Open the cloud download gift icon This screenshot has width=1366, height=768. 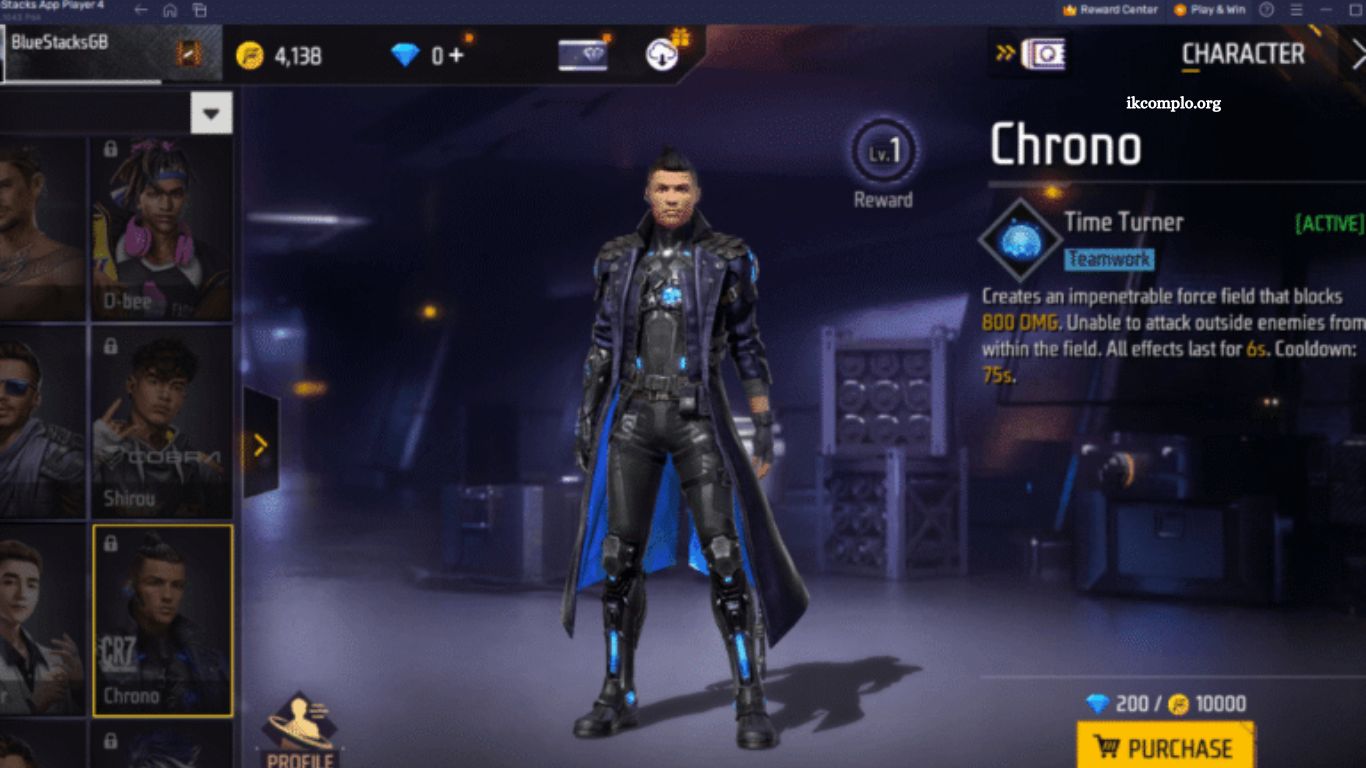click(664, 54)
